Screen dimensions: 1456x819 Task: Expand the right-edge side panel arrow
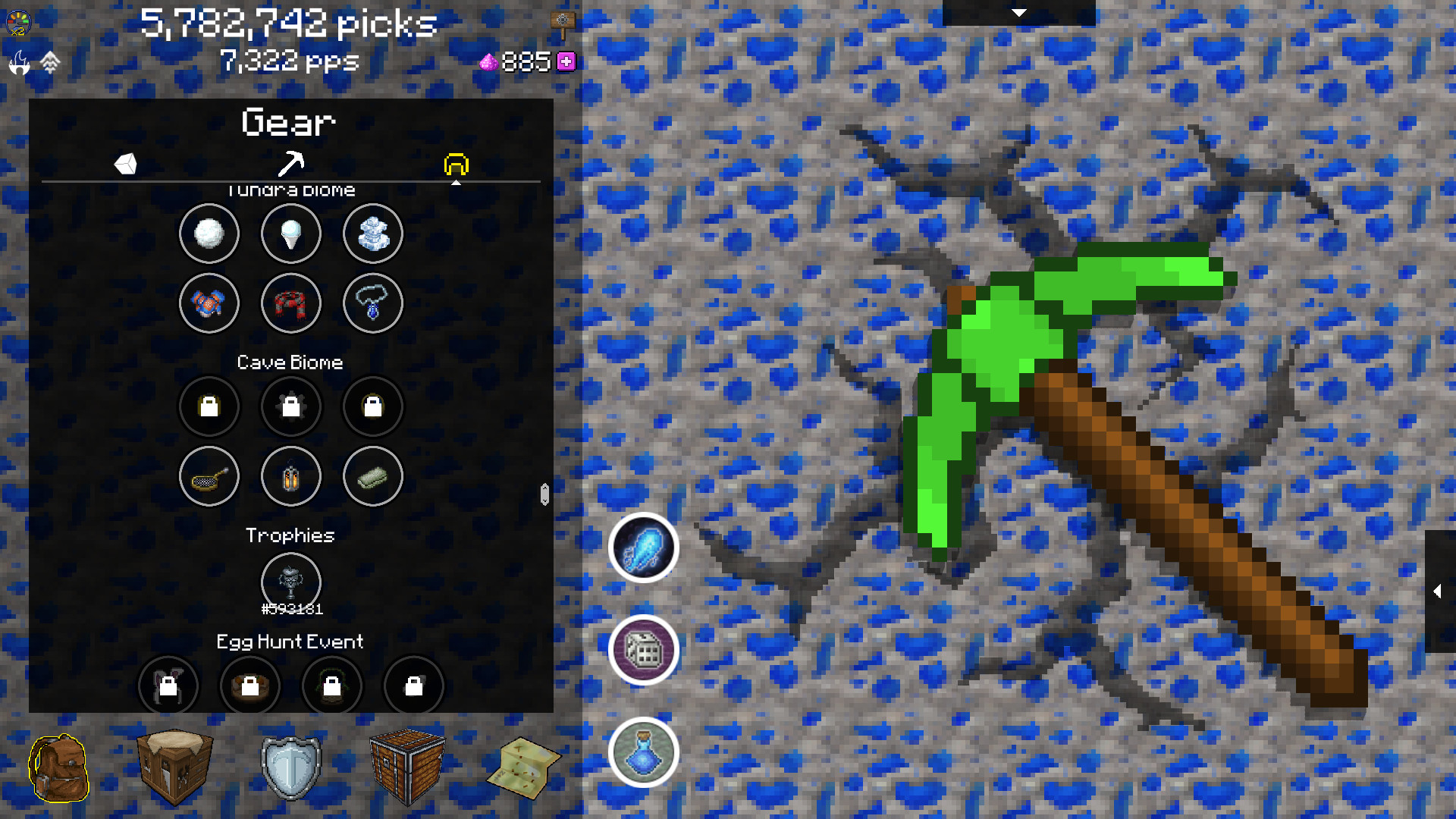pyautogui.click(x=1437, y=592)
